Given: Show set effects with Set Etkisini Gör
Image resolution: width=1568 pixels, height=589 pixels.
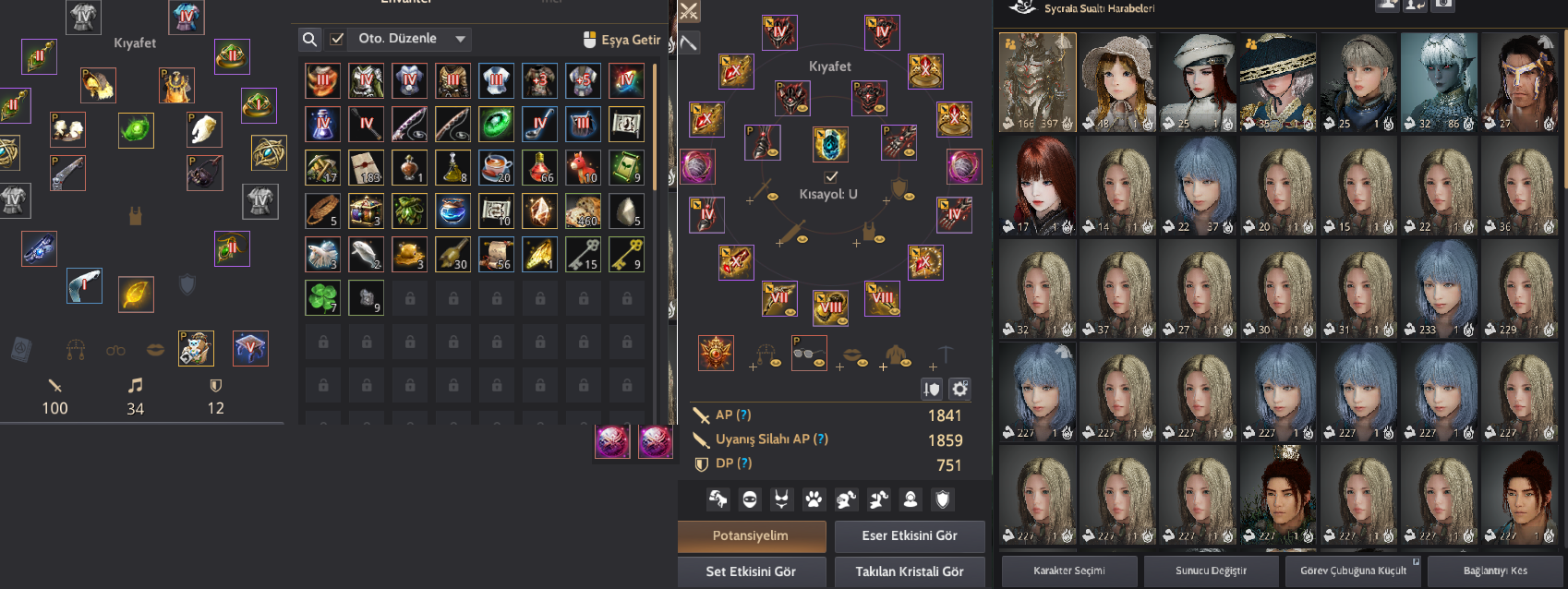Looking at the screenshot, I should 751,571.
